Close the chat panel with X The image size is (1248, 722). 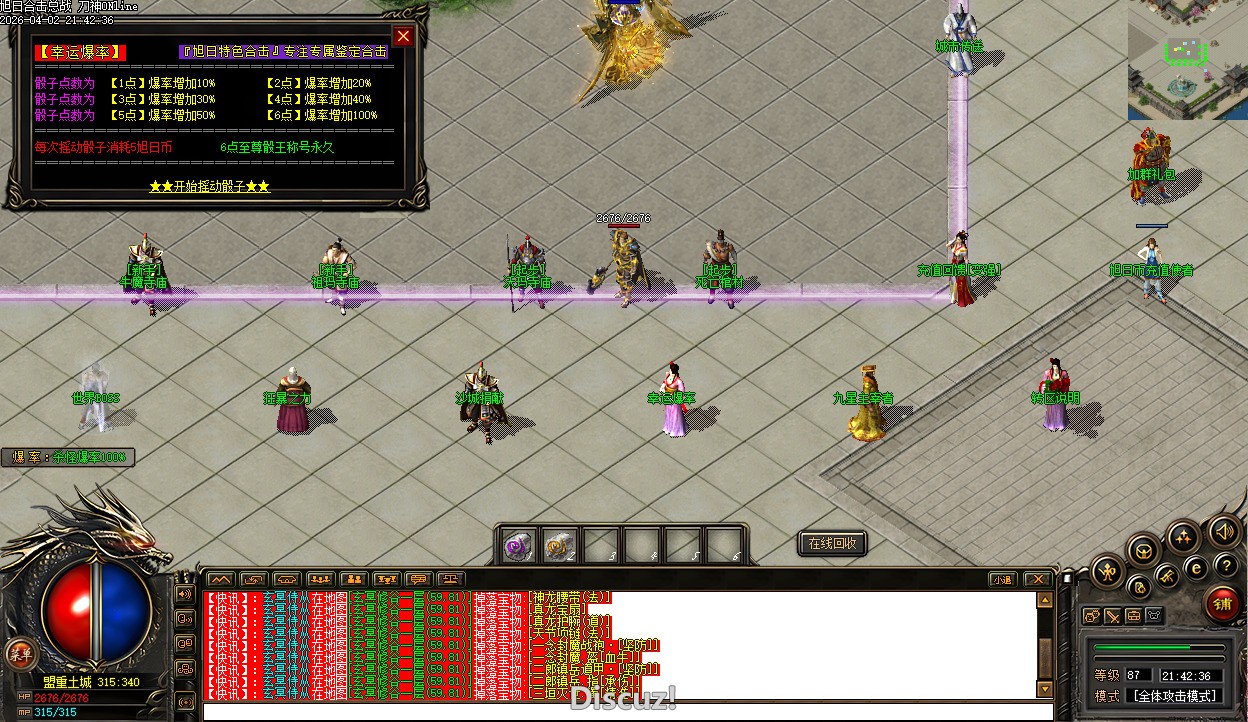coord(1037,579)
